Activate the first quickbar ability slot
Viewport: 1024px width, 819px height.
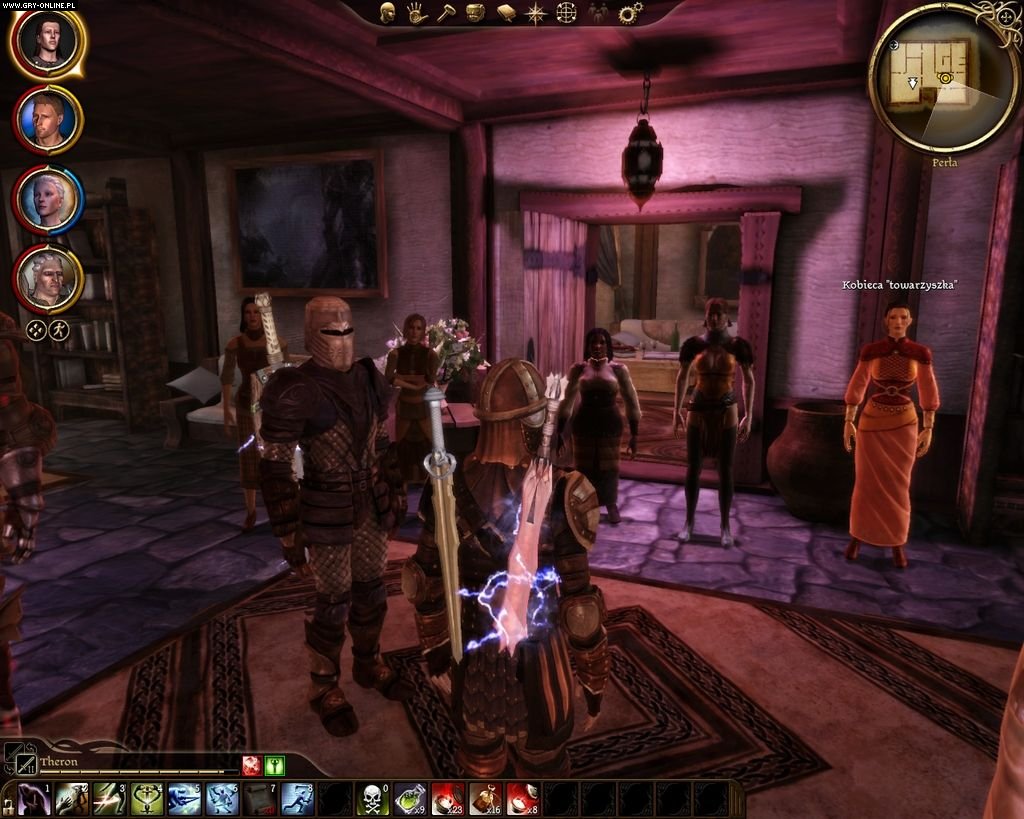[x=33, y=799]
